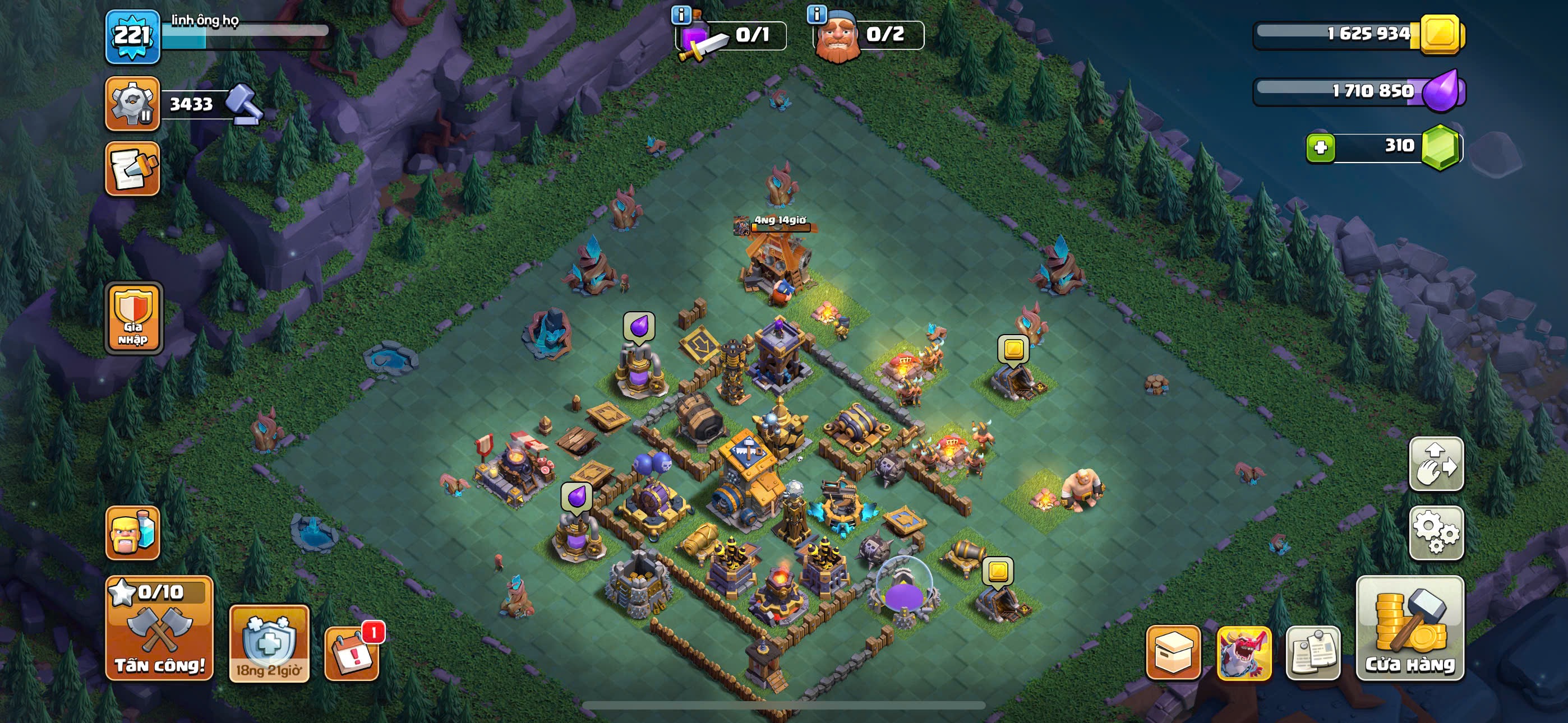Tap the Gia nhập clan shield button

click(x=133, y=318)
